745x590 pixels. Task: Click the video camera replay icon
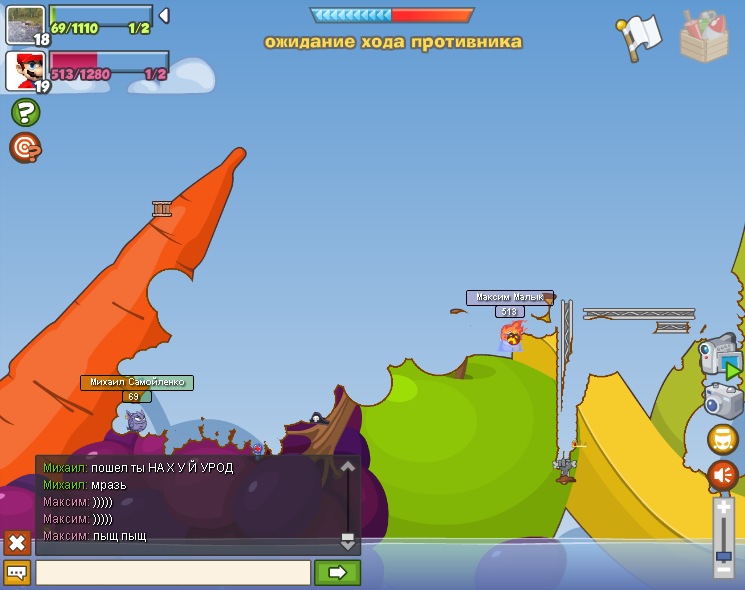(719, 356)
